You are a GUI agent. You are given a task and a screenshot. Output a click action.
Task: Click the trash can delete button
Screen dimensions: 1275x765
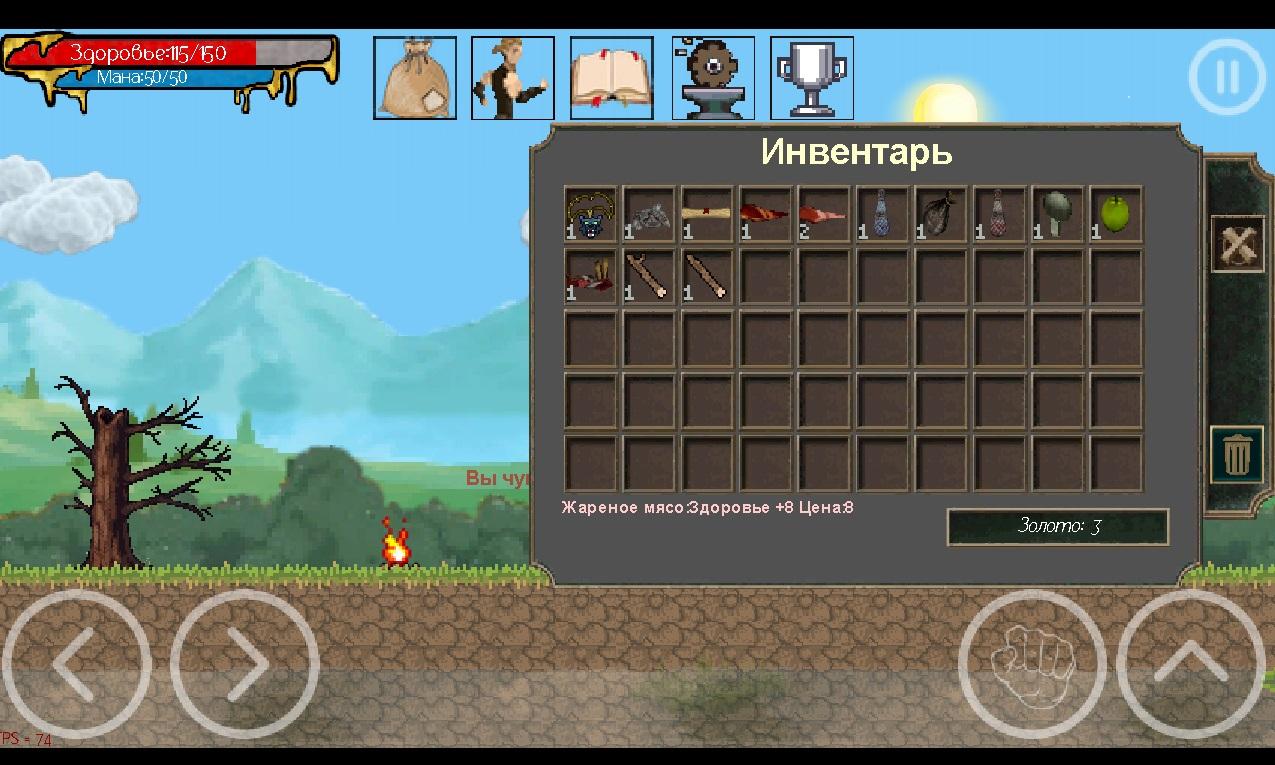tap(1237, 455)
